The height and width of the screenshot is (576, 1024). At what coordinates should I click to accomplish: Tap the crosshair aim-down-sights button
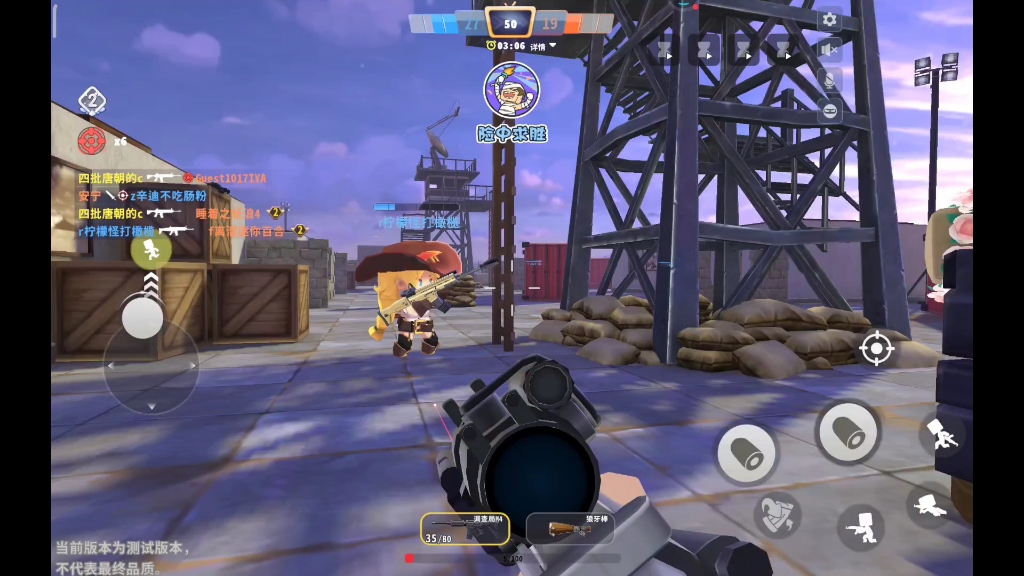coord(877,348)
